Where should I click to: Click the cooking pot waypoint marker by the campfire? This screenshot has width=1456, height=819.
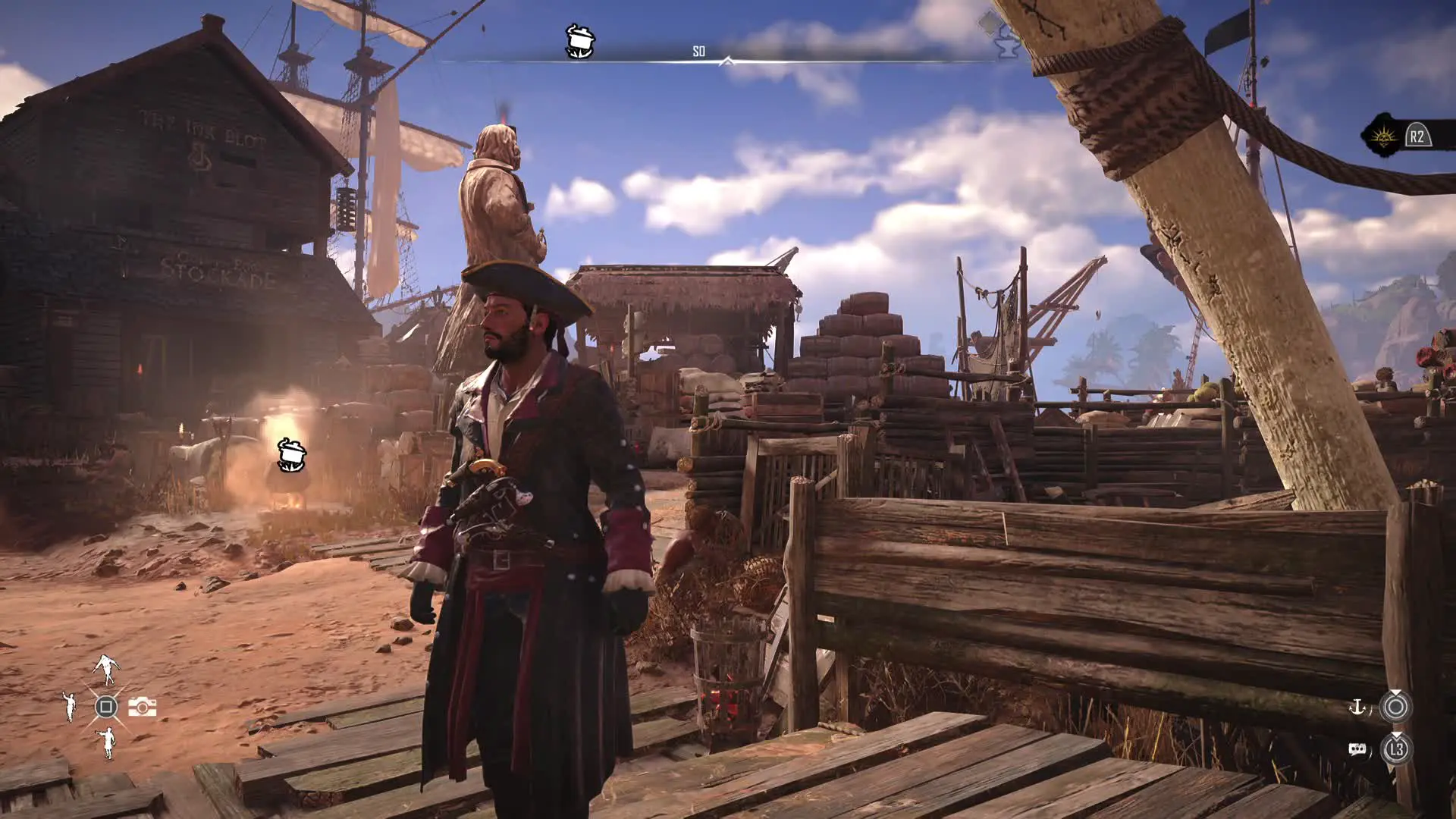point(291,454)
